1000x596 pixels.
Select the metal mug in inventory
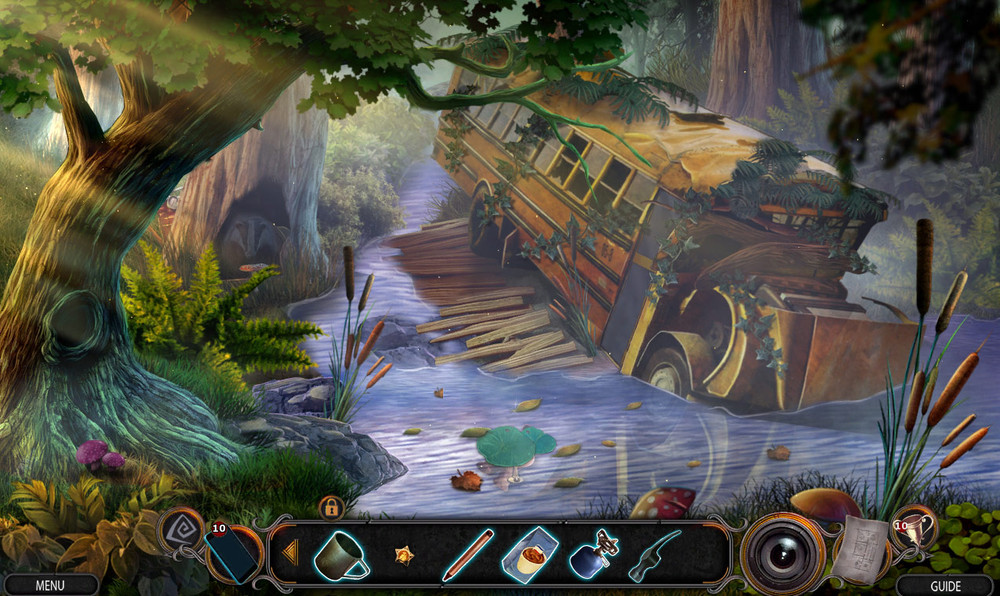341,554
